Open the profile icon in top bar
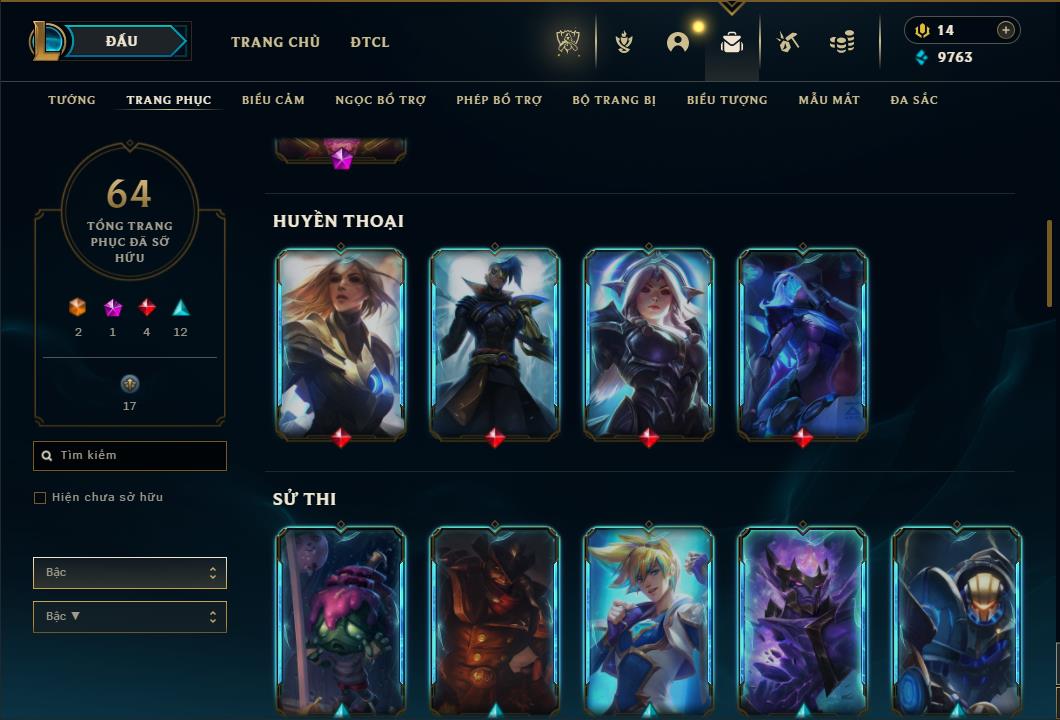 pyautogui.click(x=678, y=42)
